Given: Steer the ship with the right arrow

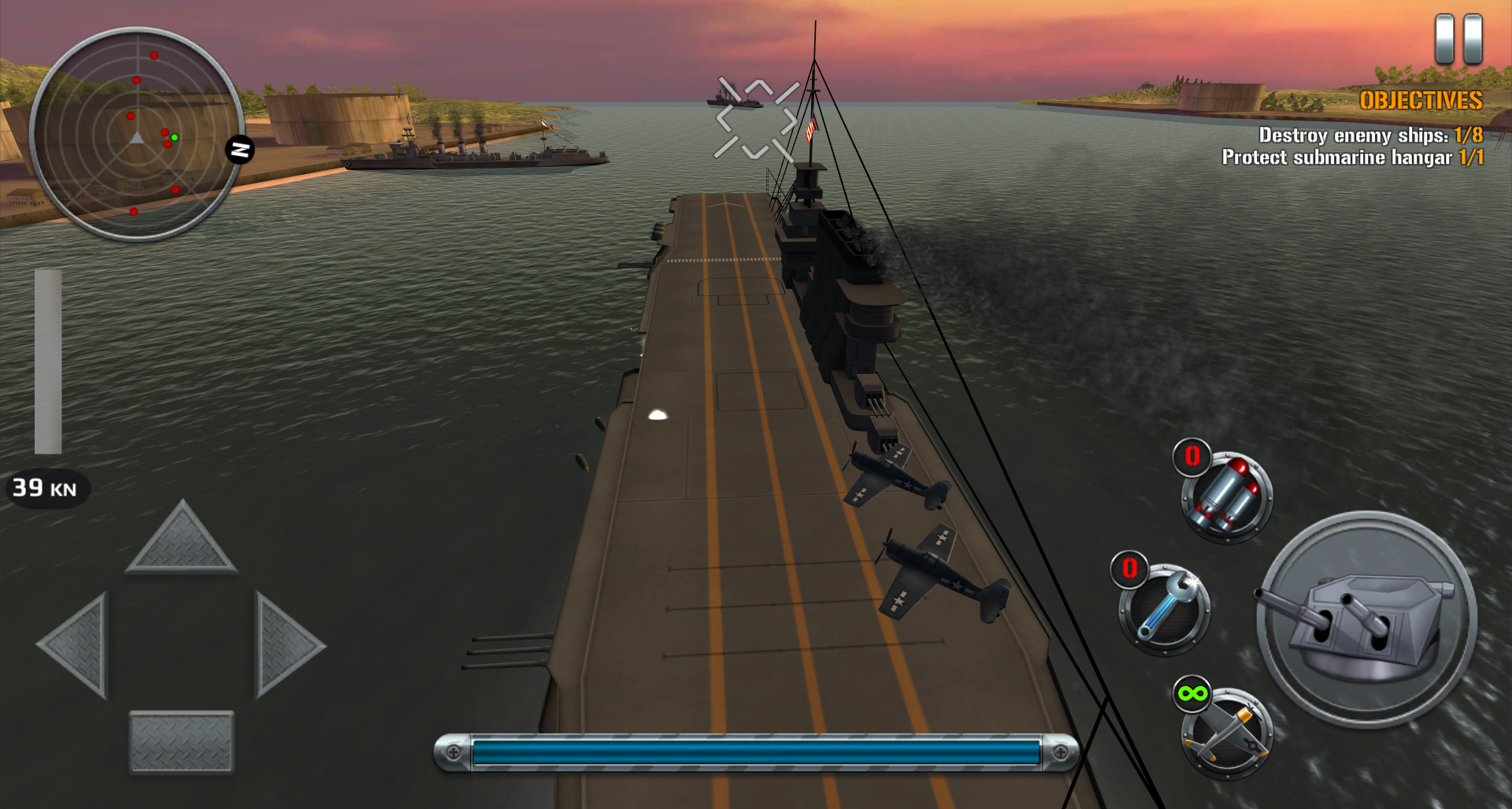Looking at the screenshot, I should 286,645.
